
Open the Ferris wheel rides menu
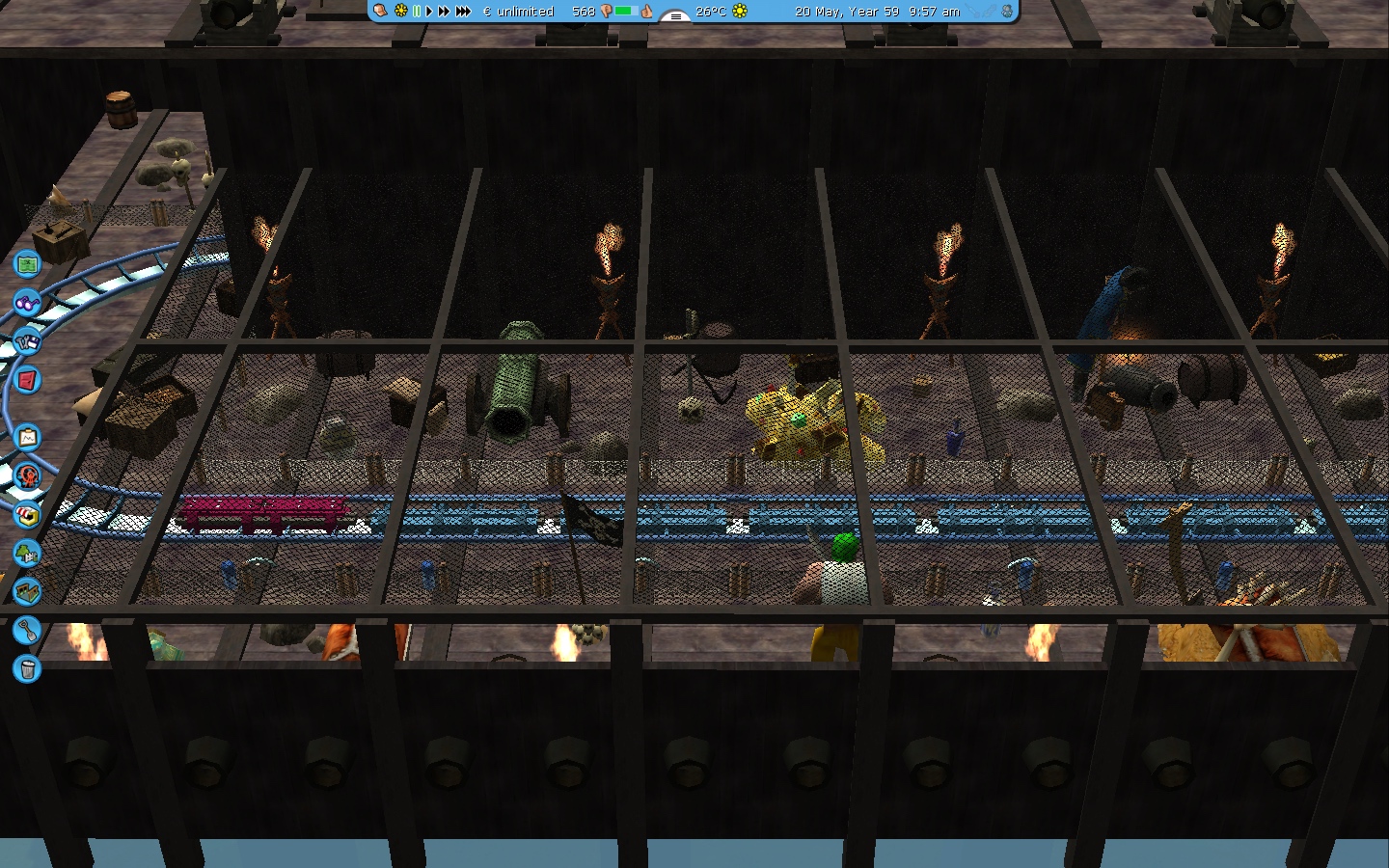[x=27, y=475]
